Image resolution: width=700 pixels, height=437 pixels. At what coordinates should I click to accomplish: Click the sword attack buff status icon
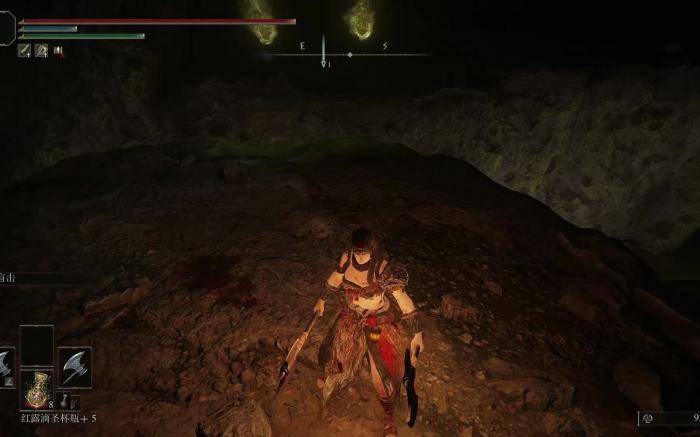click(x=24, y=50)
